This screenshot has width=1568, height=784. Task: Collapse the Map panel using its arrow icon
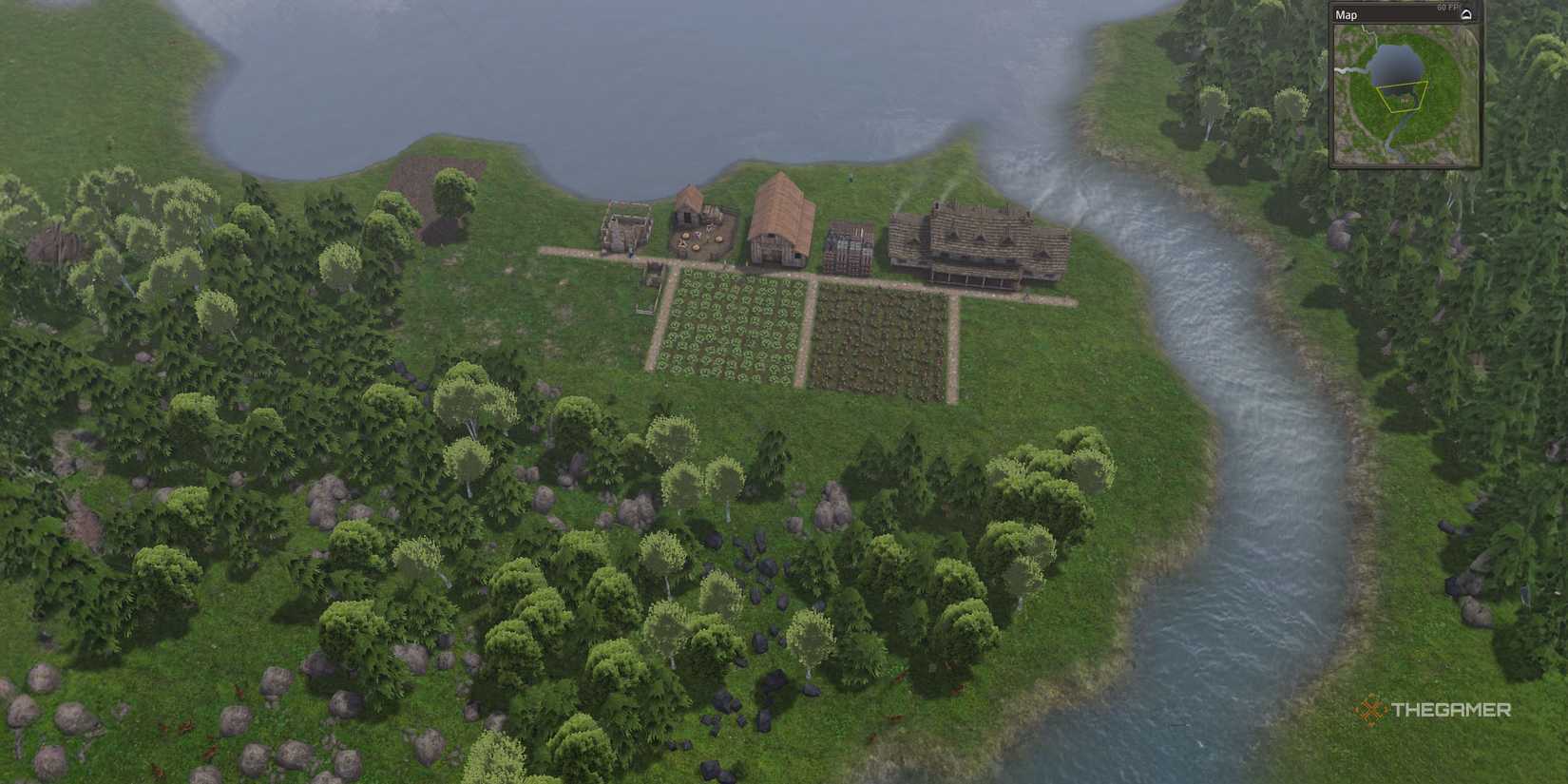[1466, 13]
